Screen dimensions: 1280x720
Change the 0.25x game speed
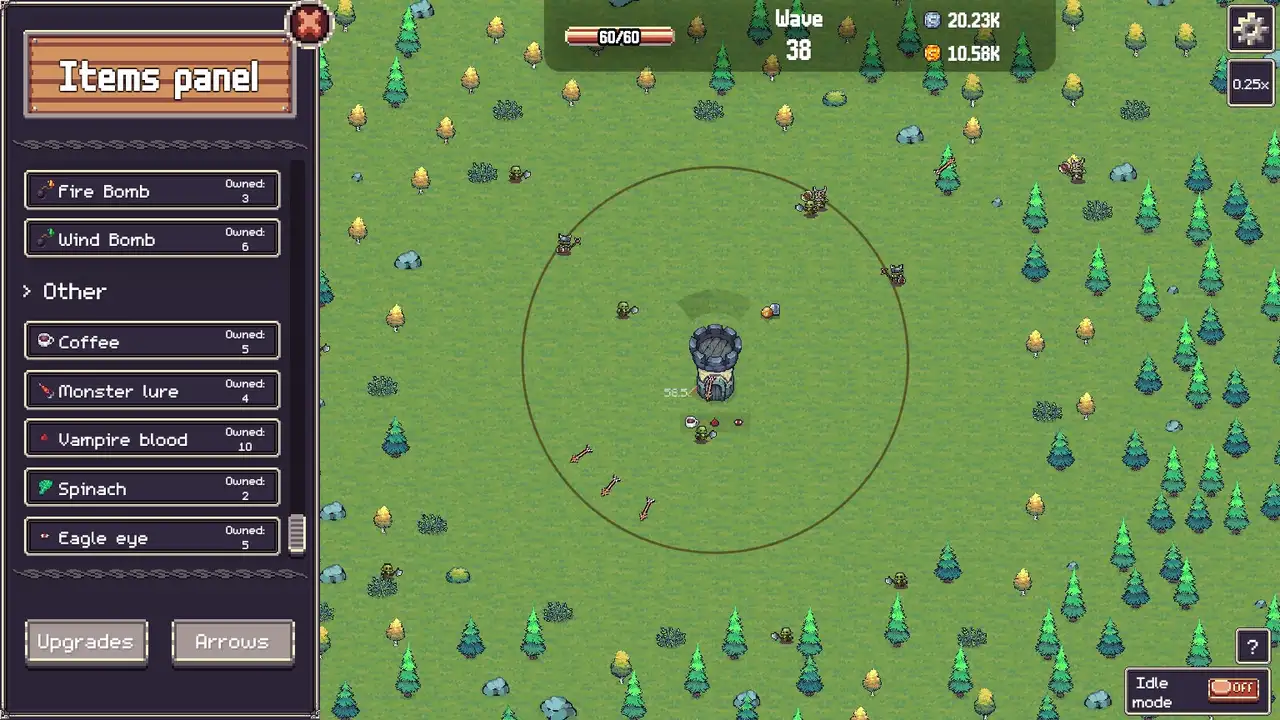[1250, 84]
